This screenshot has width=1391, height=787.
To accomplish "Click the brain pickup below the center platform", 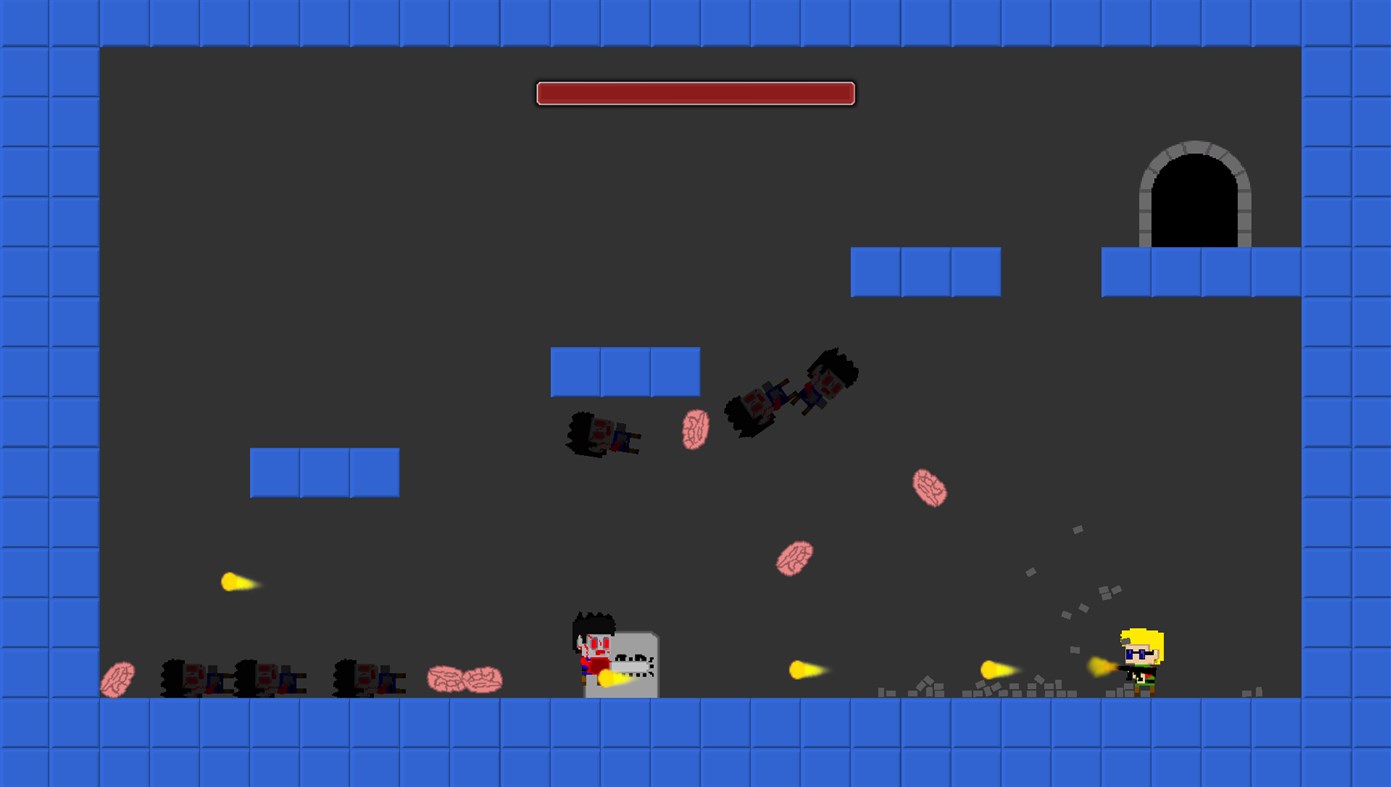I will click(694, 430).
